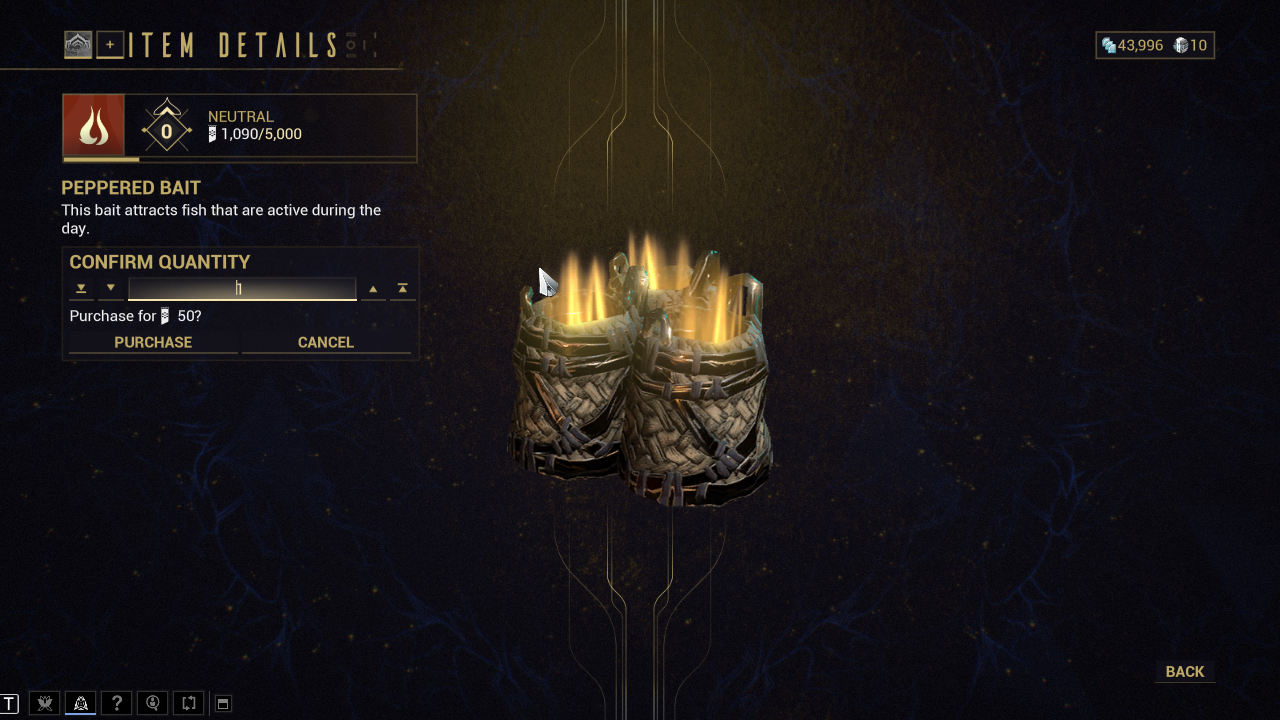Viewport: 1280px width, 720px height.
Task: Cancel the quantity confirmation
Action: 326,342
